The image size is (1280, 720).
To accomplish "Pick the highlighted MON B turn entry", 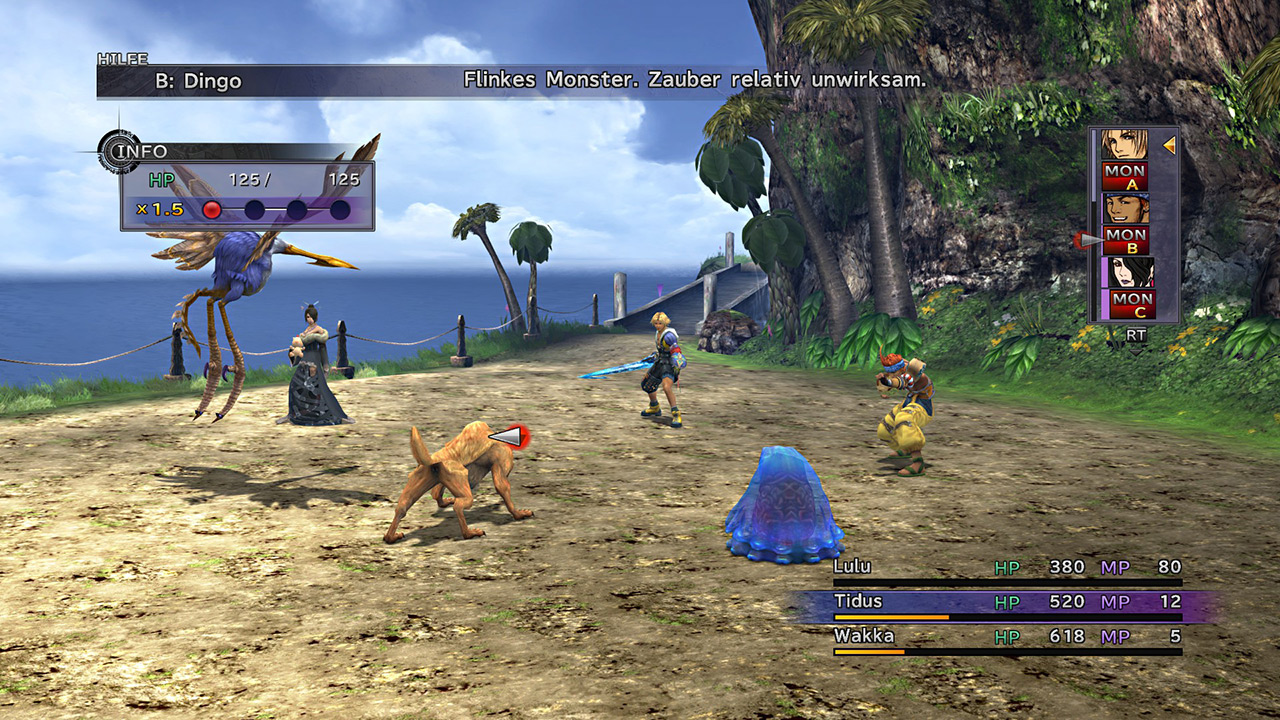I will coord(1125,240).
